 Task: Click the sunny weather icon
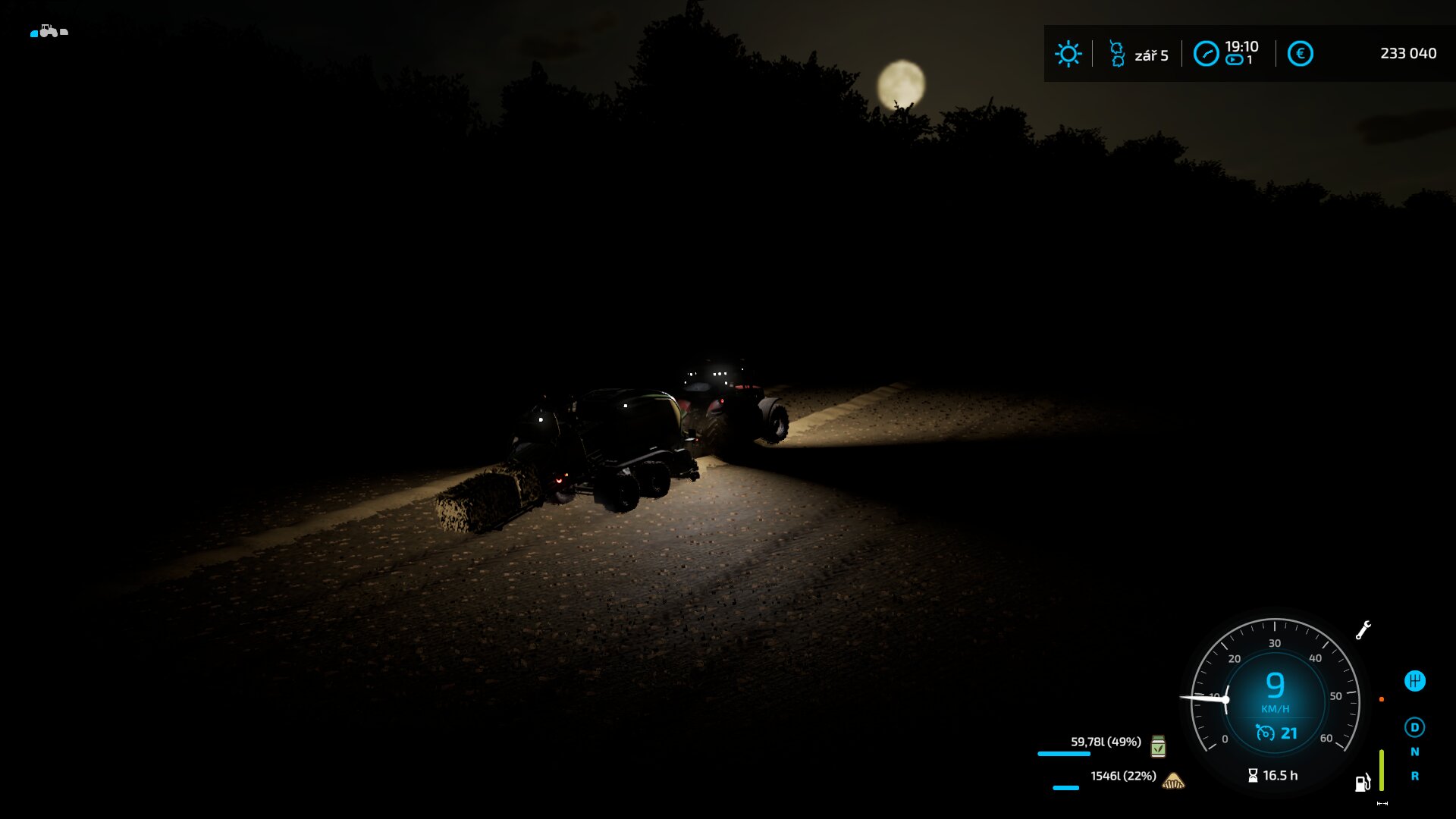[1068, 54]
